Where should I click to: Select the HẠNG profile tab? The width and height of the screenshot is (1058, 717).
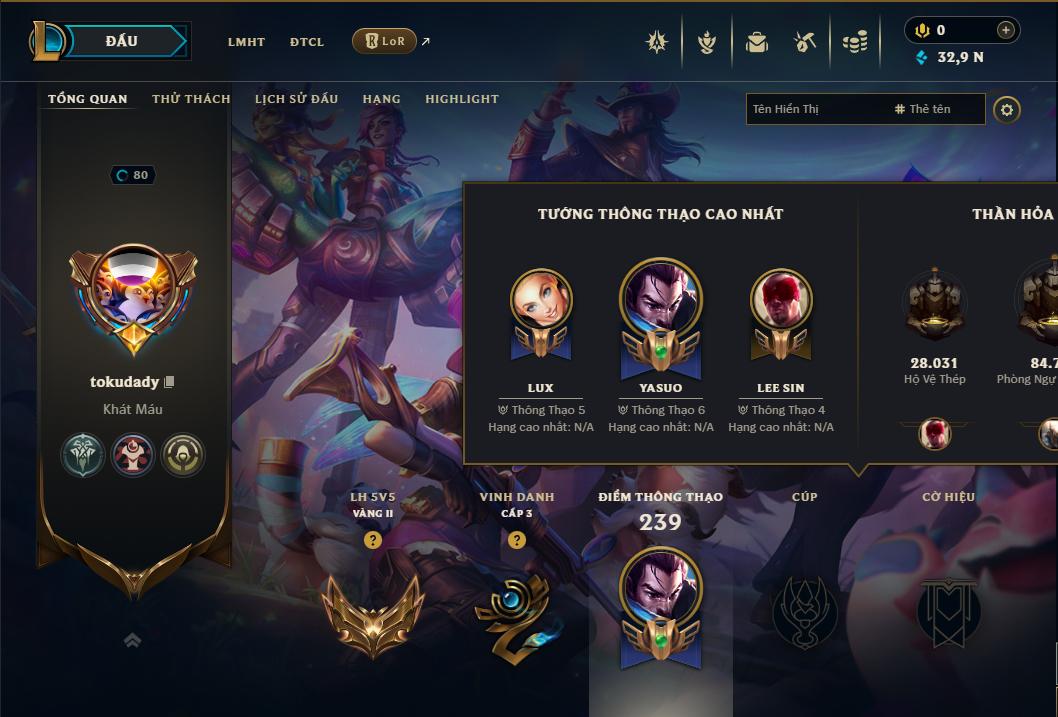[381, 99]
